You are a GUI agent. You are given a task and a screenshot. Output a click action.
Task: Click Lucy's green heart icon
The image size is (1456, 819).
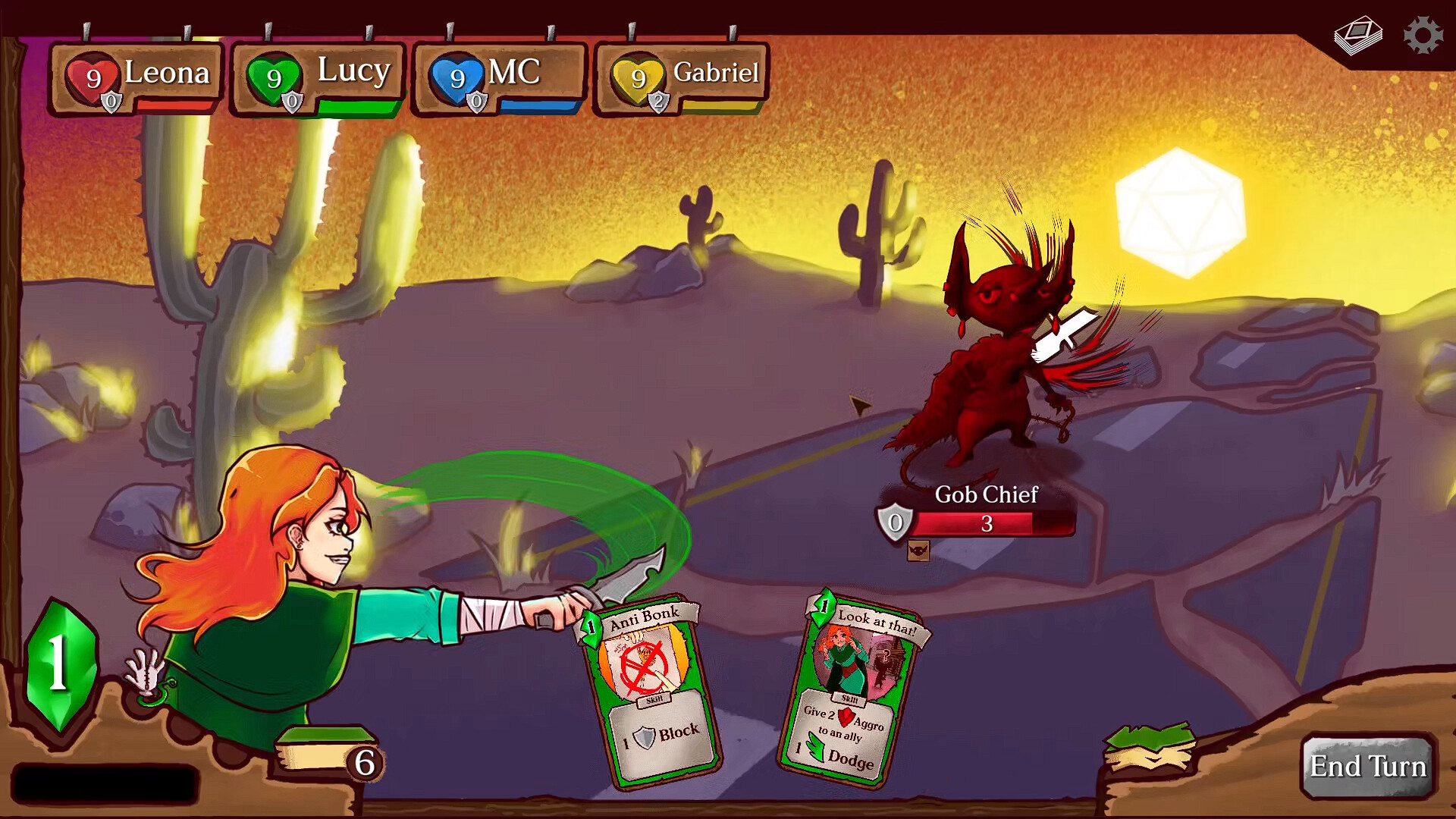tap(273, 75)
